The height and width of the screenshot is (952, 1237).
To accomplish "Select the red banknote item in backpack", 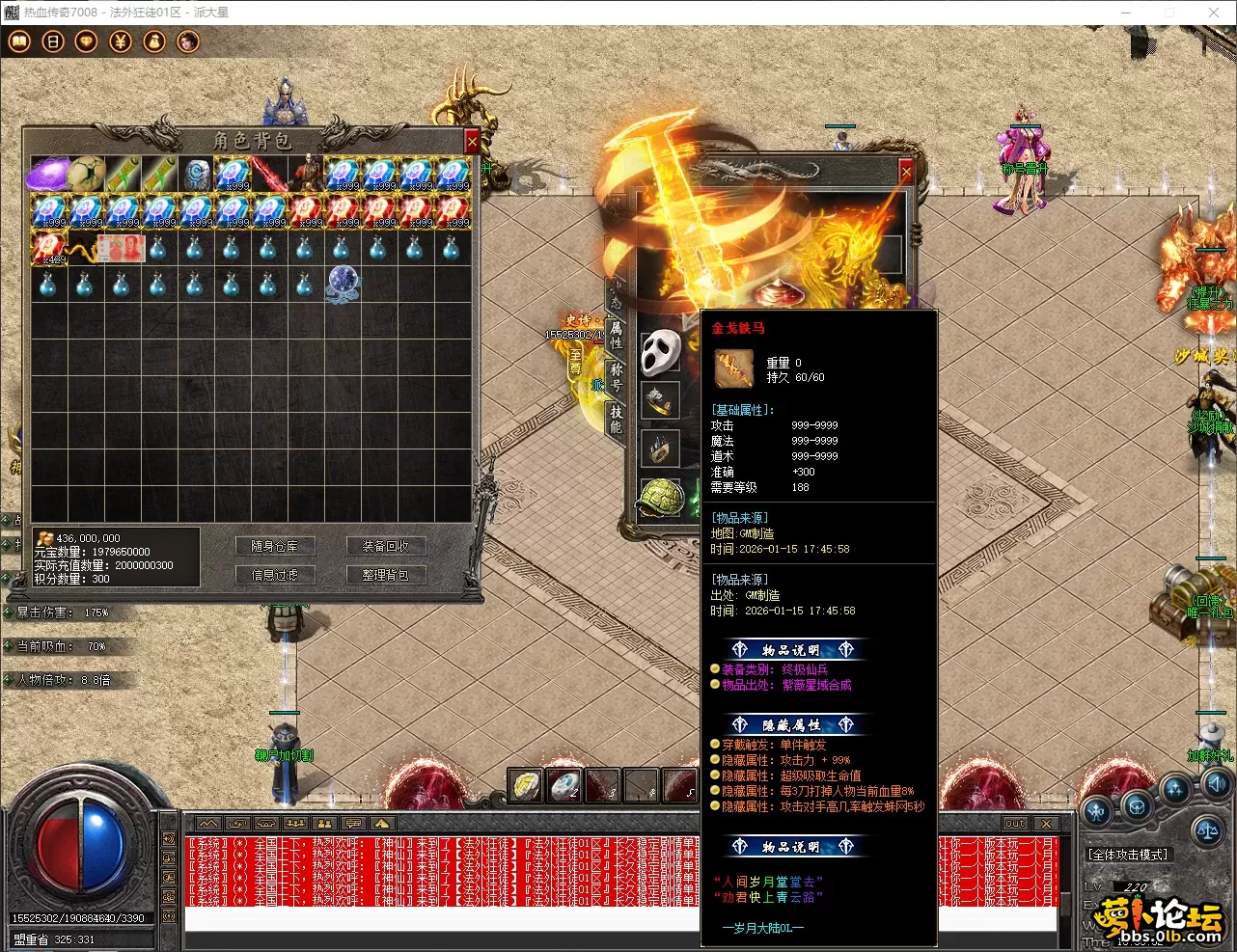I will point(122,248).
